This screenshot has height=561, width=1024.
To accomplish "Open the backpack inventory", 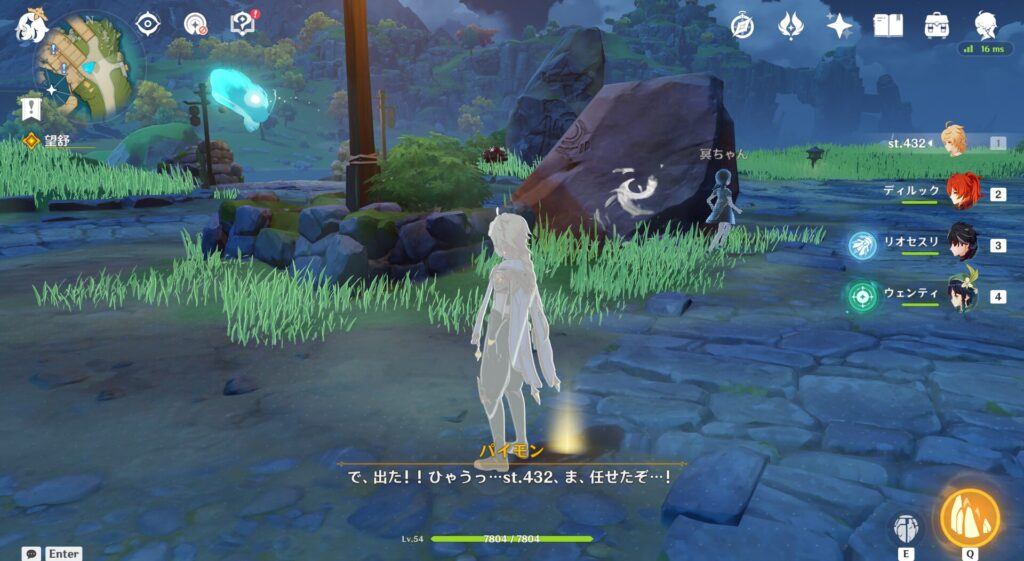I will click(x=937, y=26).
